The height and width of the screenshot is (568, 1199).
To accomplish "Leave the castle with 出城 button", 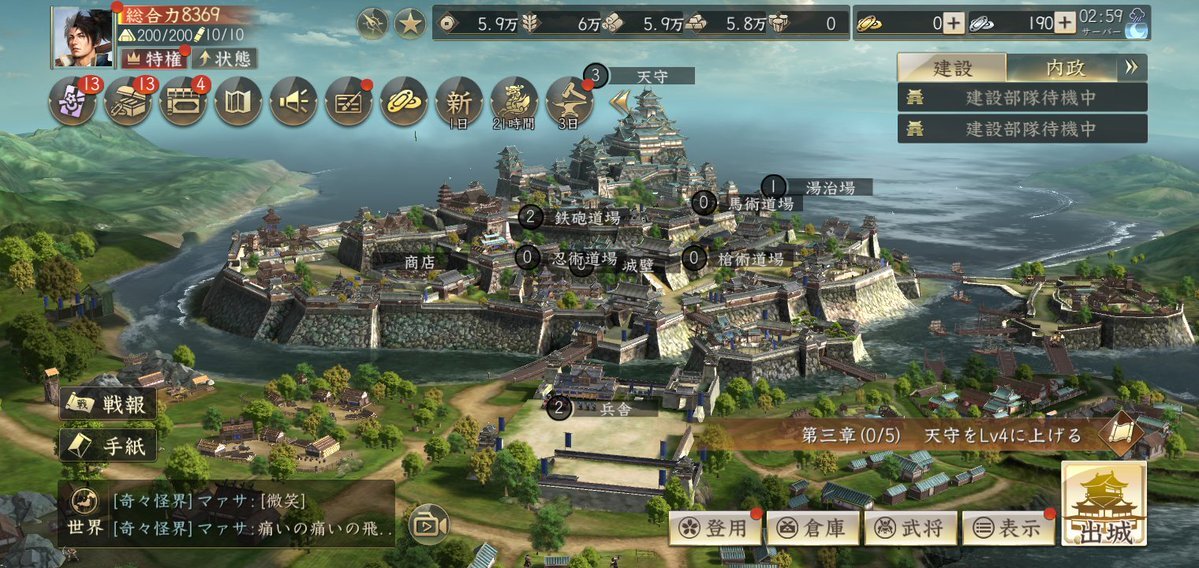I will click(1104, 505).
